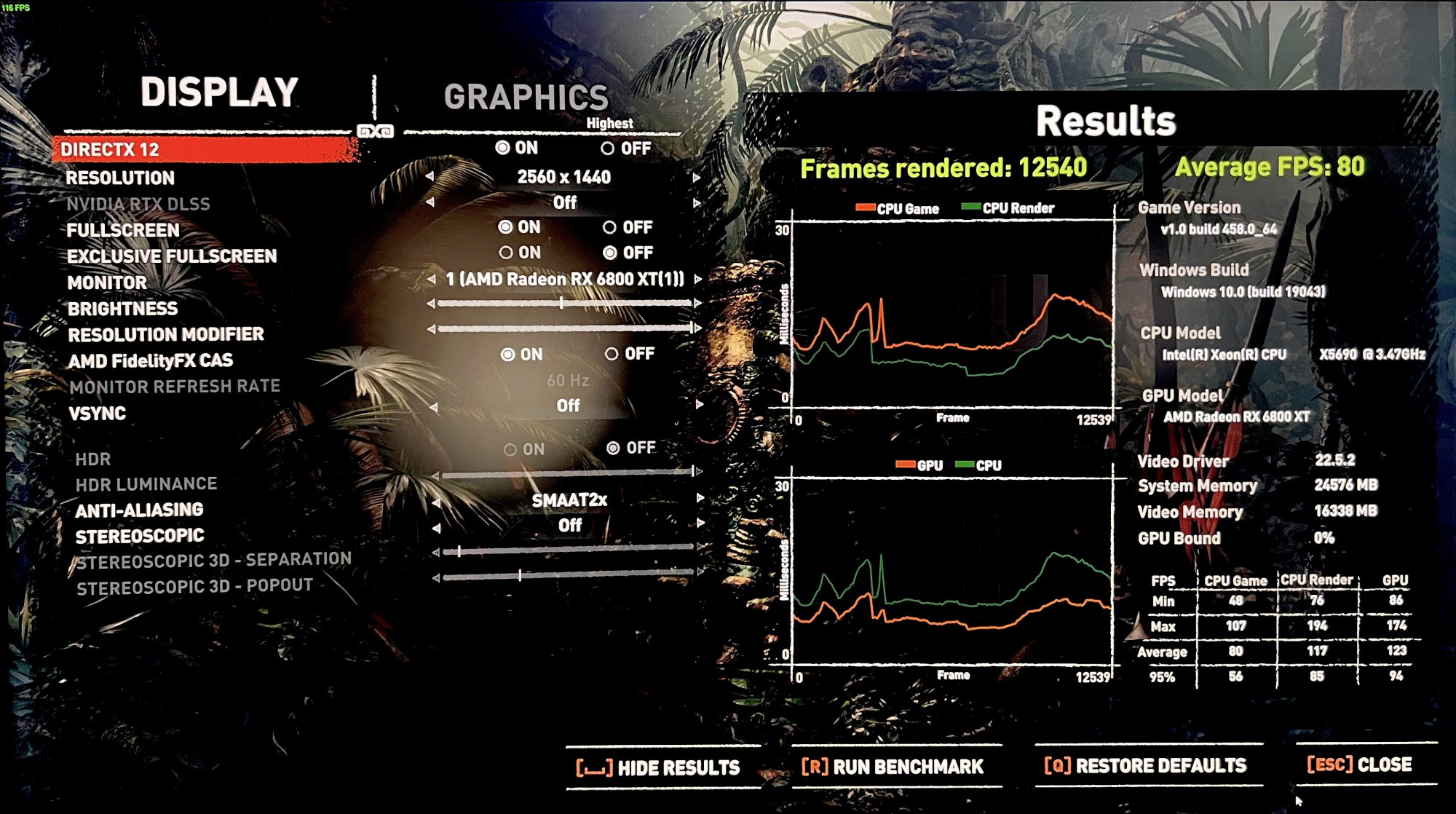Image resolution: width=1456 pixels, height=814 pixels.
Task: Change VSync with the left arrow
Action: tap(433, 407)
